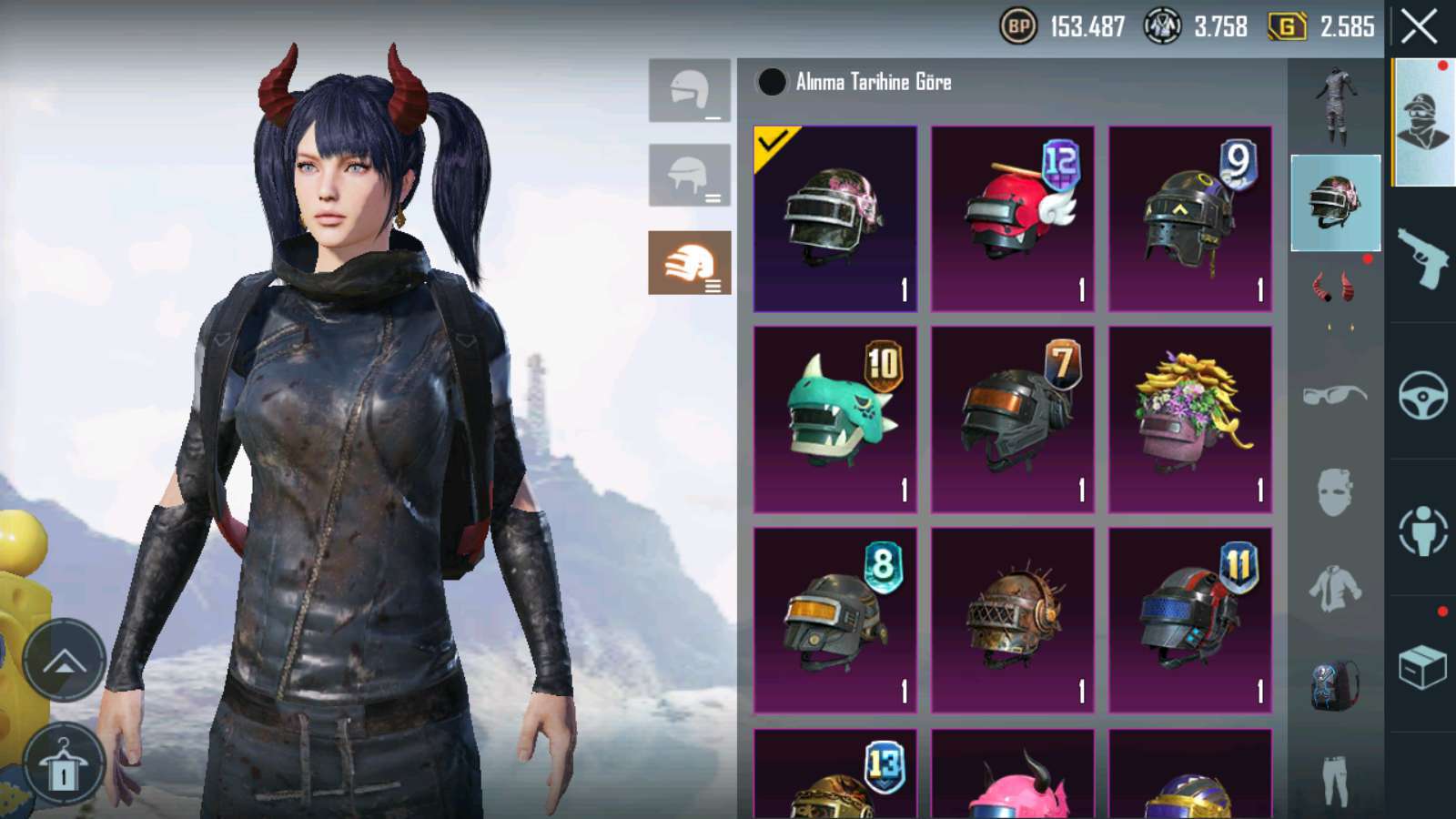This screenshot has width=1456, height=819.
Task: Select the orange-visor helmet with badge 7
Action: click(x=1012, y=420)
